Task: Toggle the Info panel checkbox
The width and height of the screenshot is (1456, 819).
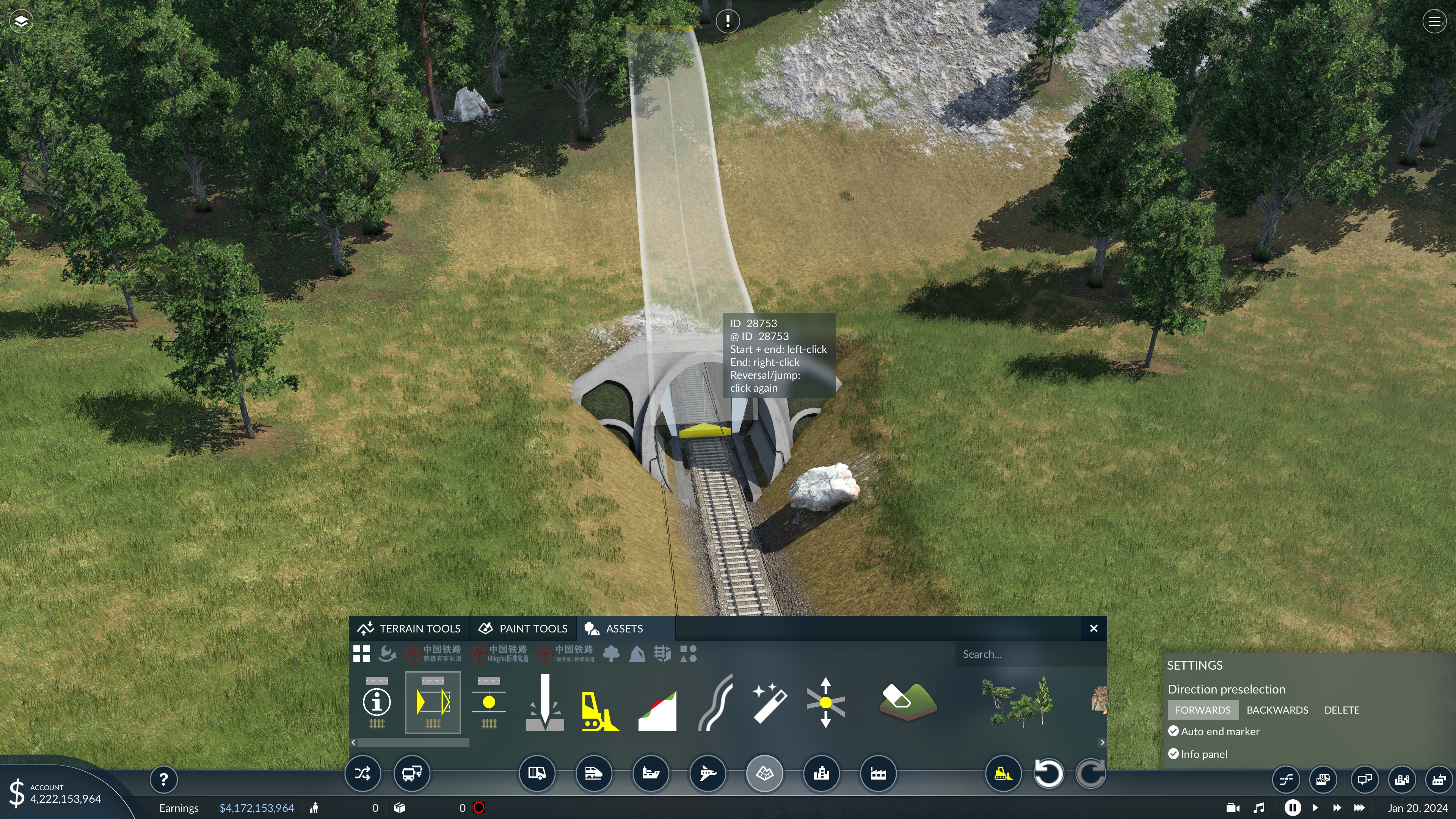Action: 1174,754
